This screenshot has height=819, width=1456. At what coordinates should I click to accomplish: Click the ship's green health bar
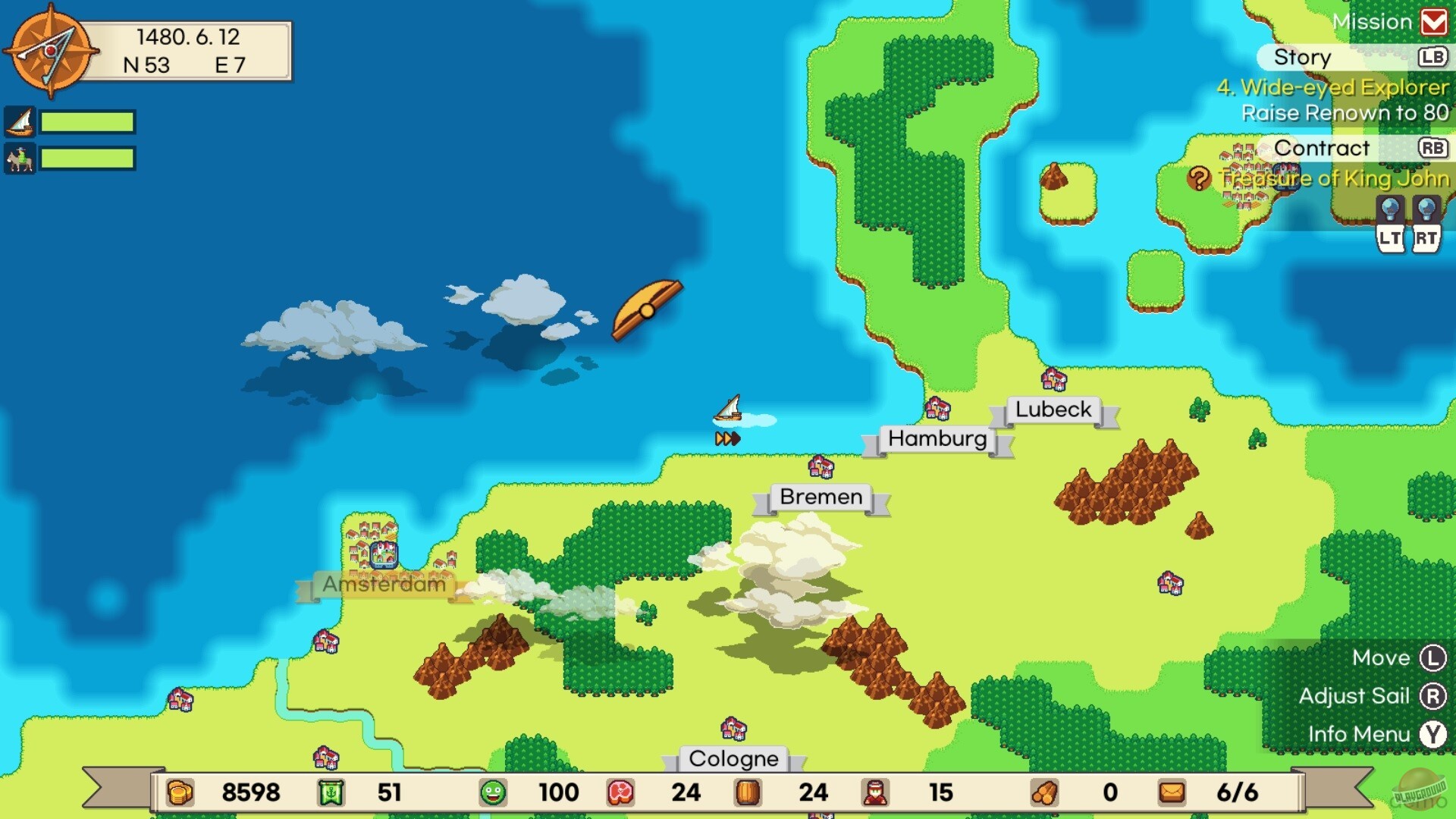click(86, 121)
